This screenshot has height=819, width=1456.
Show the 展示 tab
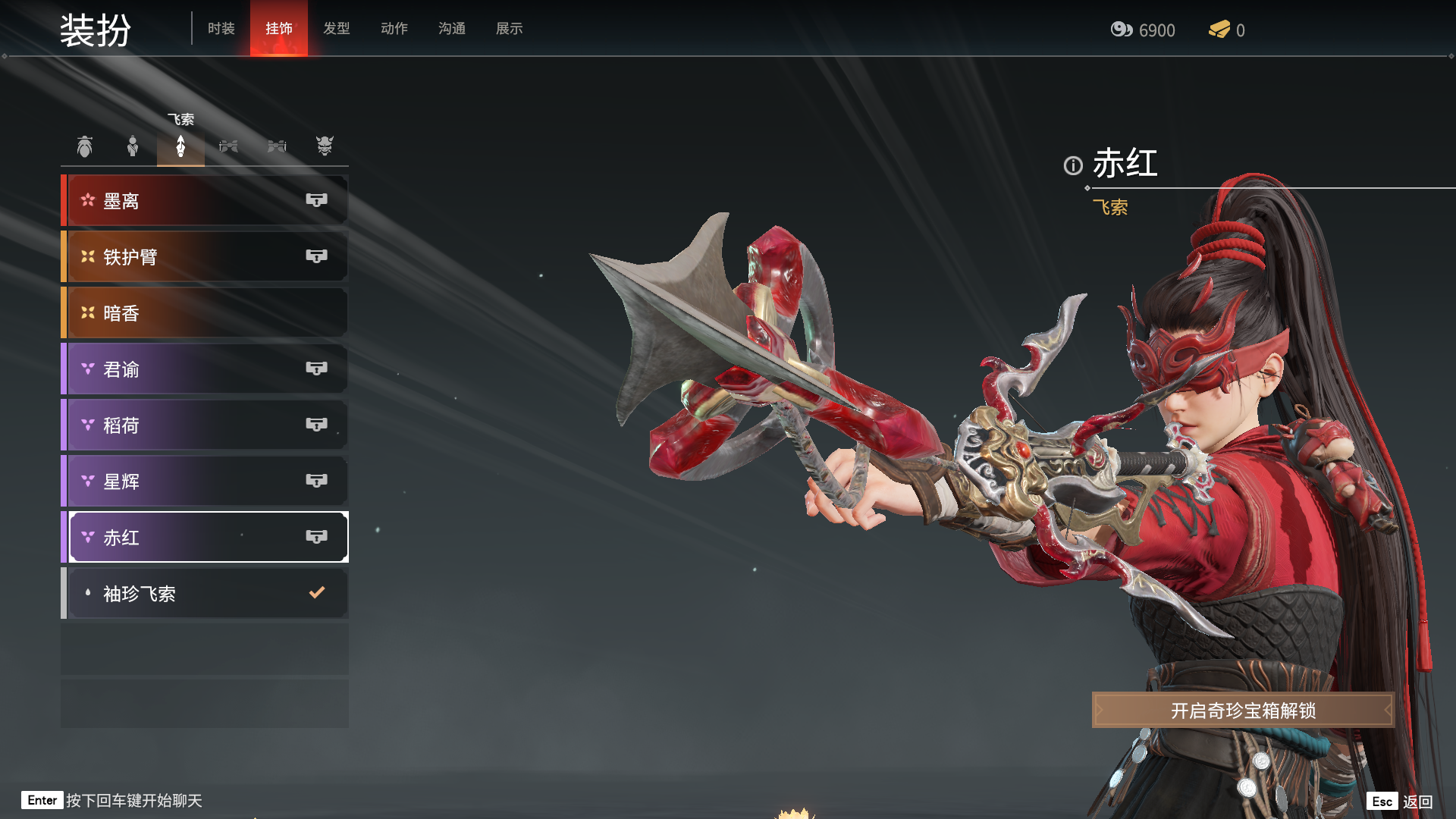click(x=510, y=29)
